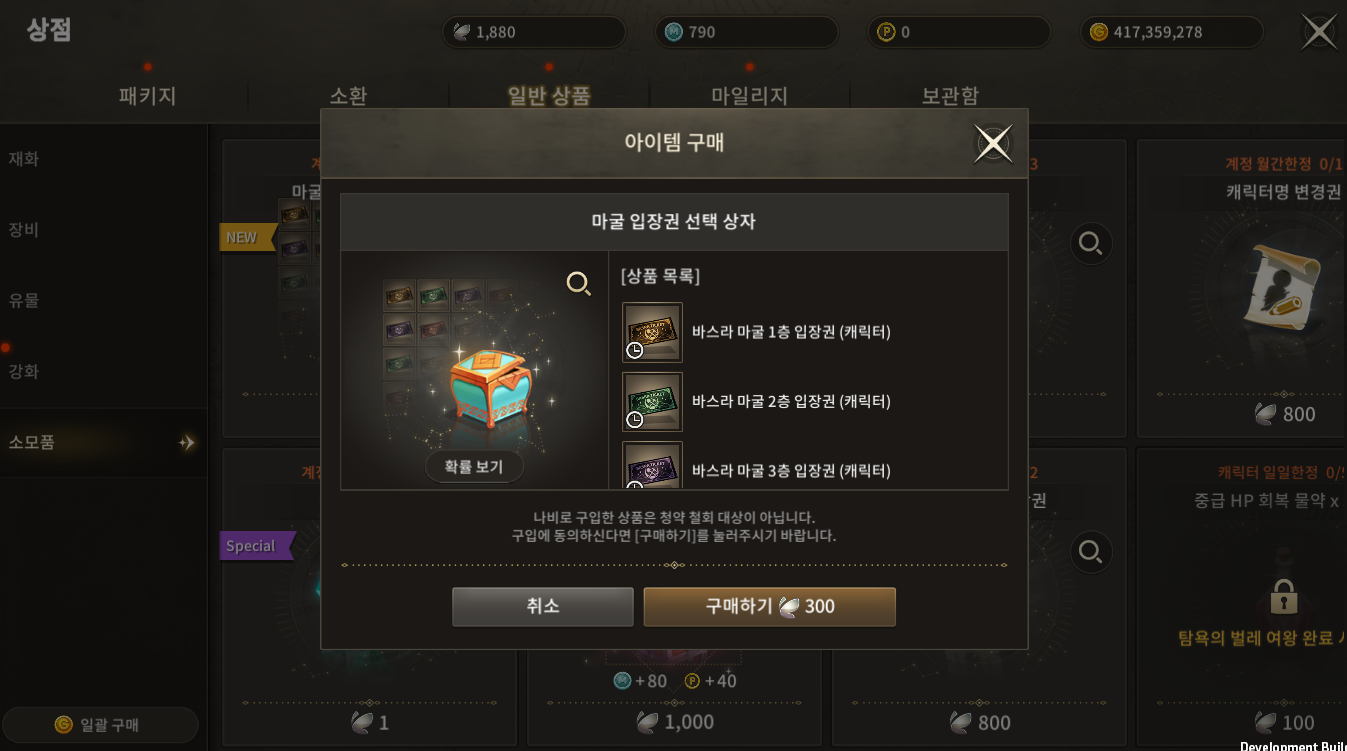The image size is (1347, 751).
Task: Switch to the 패키지 tab
Action: coord(147,96)
